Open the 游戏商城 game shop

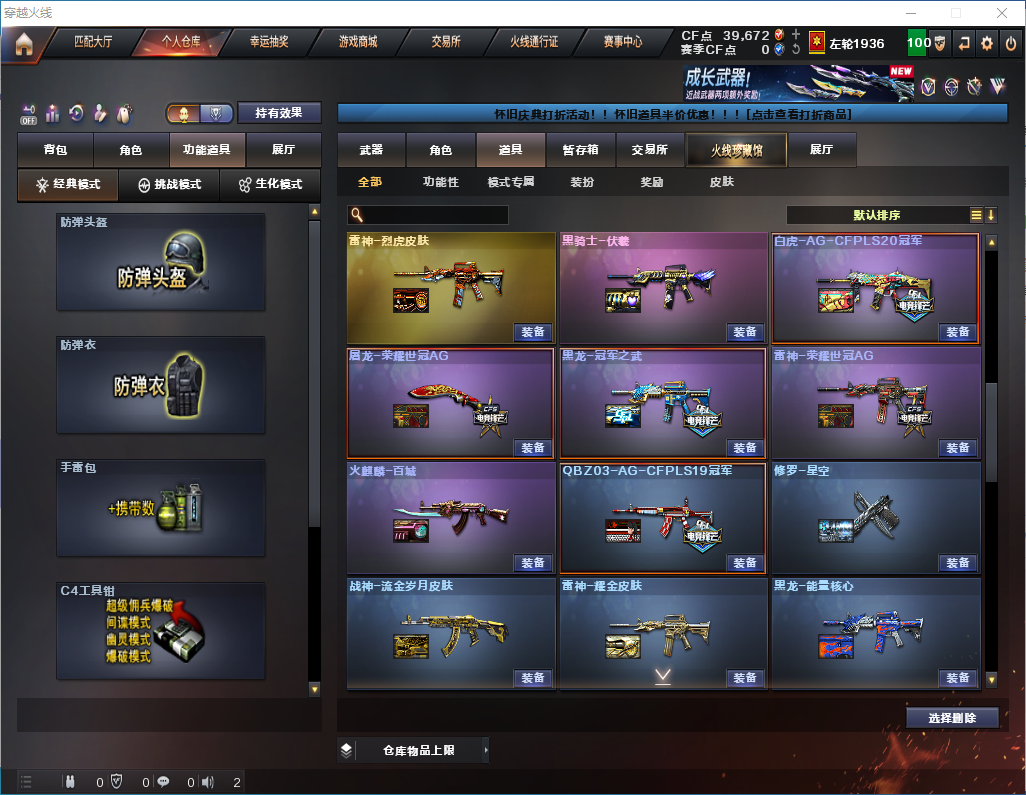(x=357, y=42)
